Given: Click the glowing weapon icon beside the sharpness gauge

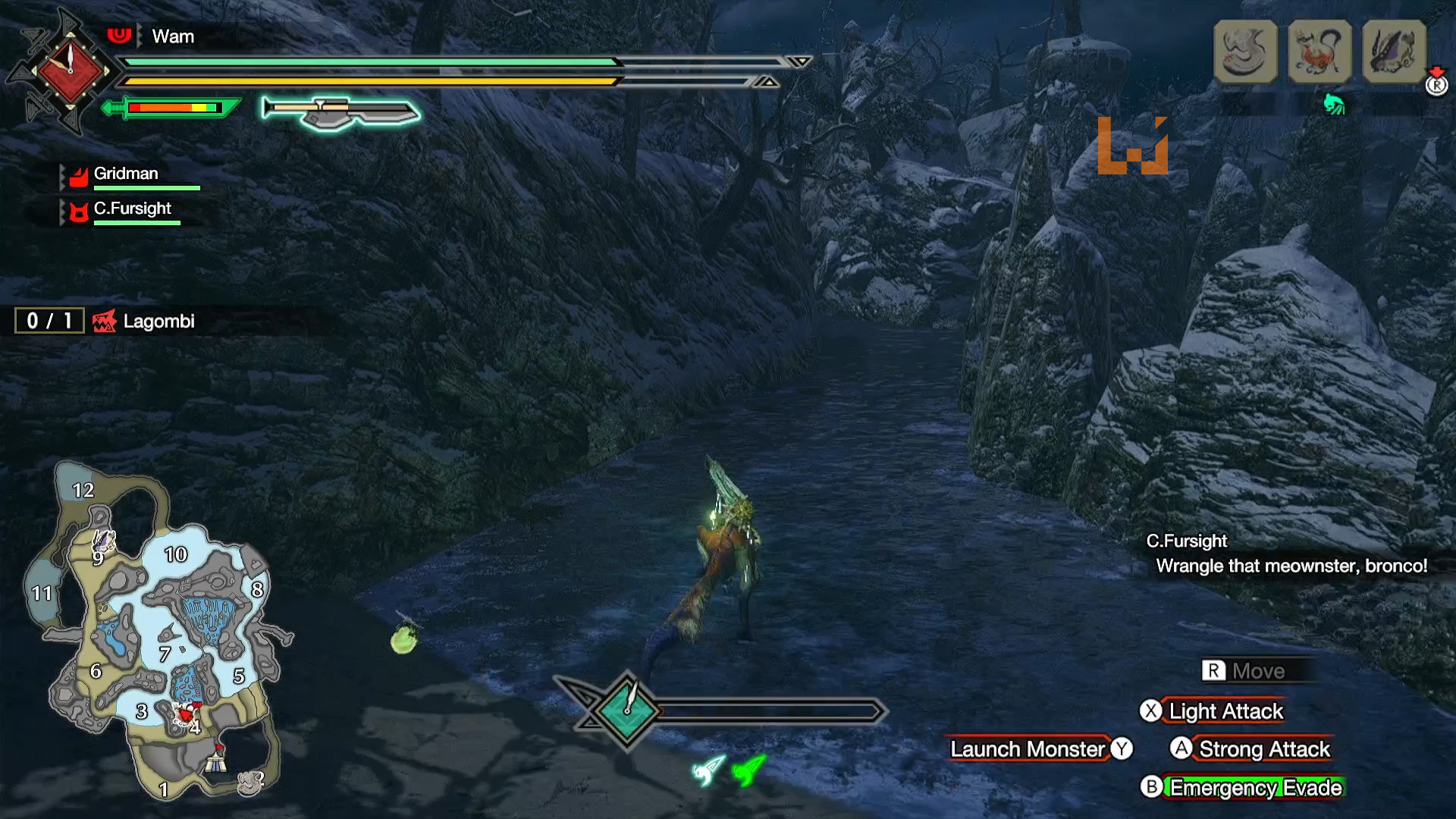Looking at the screenshot, I should 340,111.
